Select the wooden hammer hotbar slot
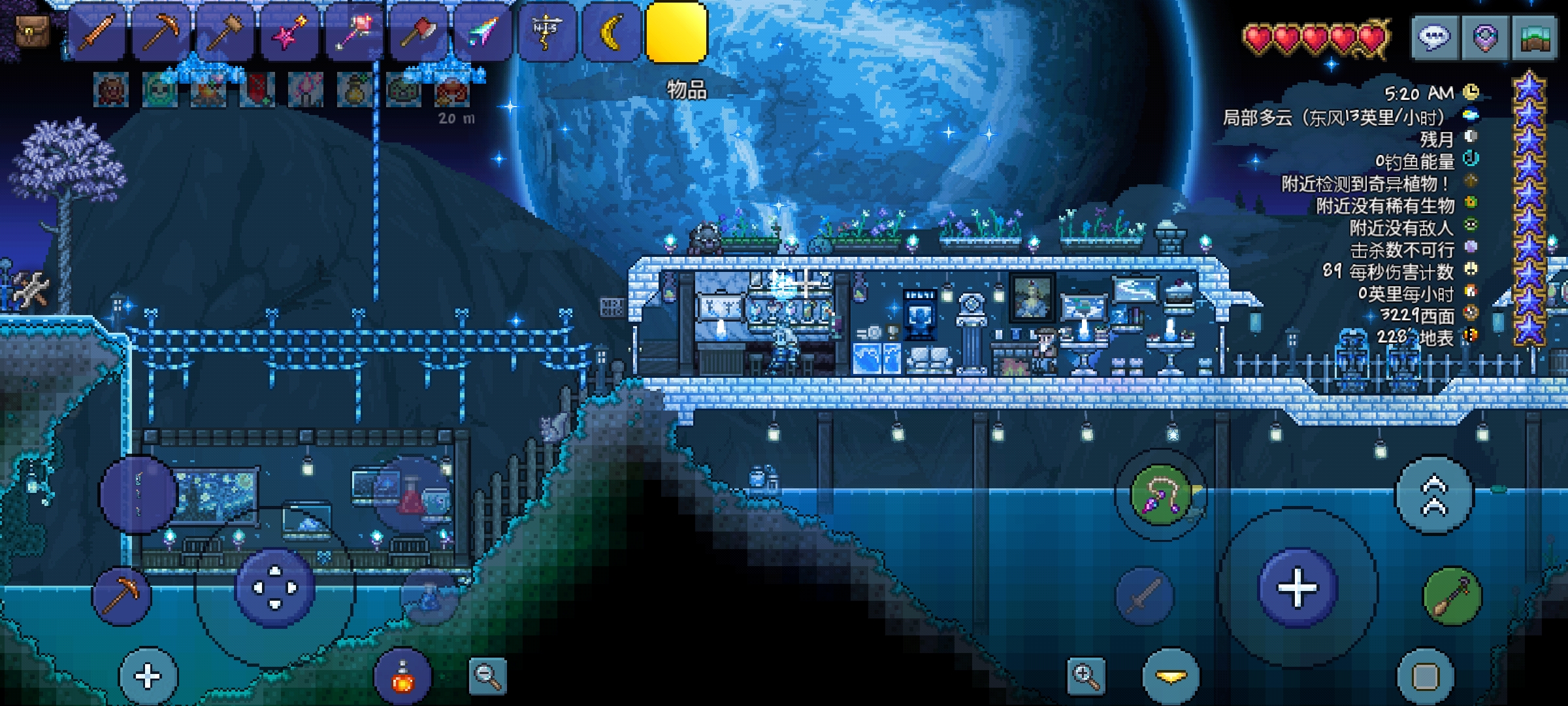This screenshot has width=1568, height=706. click(225, 31)
